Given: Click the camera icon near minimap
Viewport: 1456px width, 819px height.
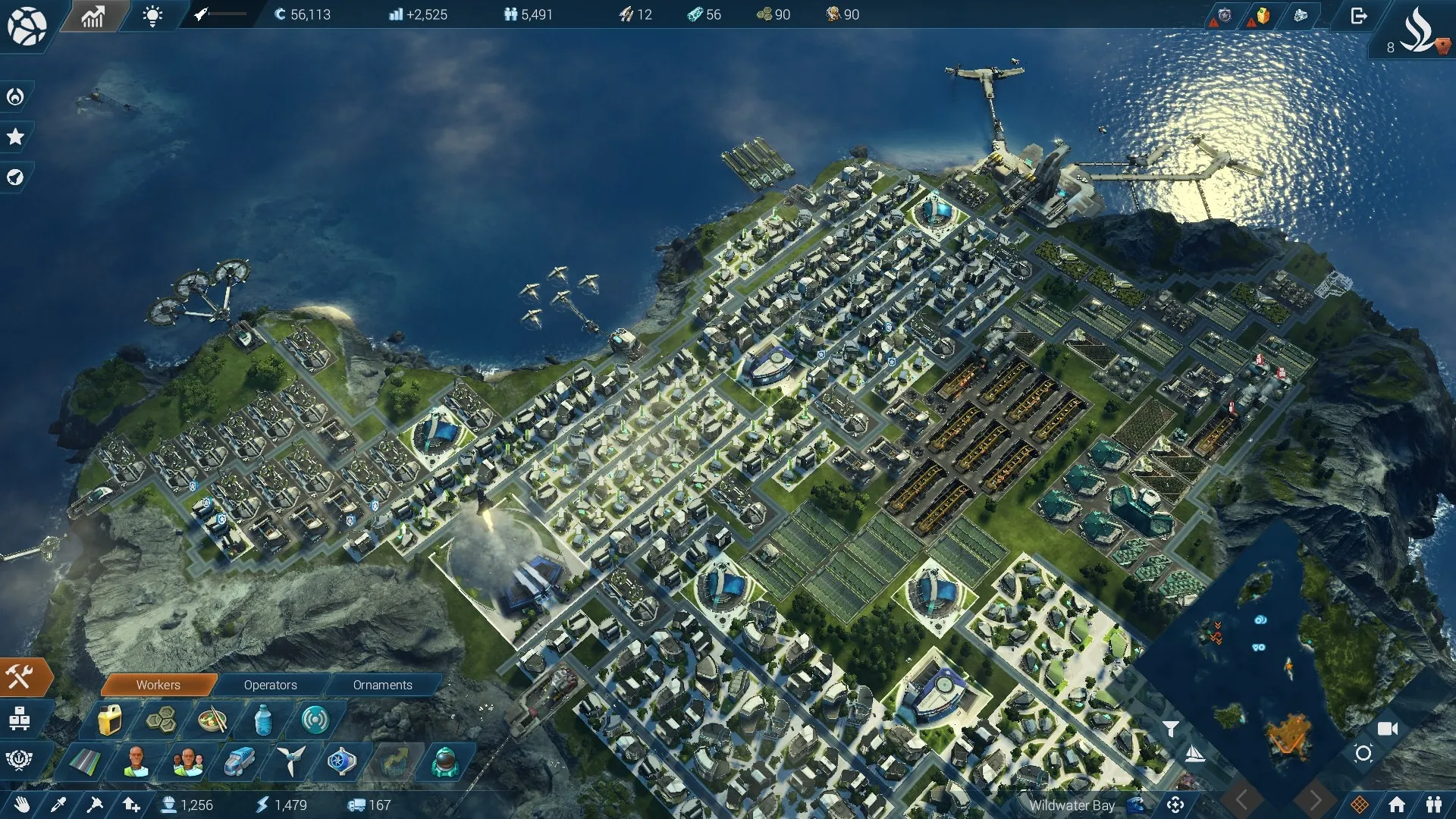Looking at the screenshot, I should (x=1387, y=729).
